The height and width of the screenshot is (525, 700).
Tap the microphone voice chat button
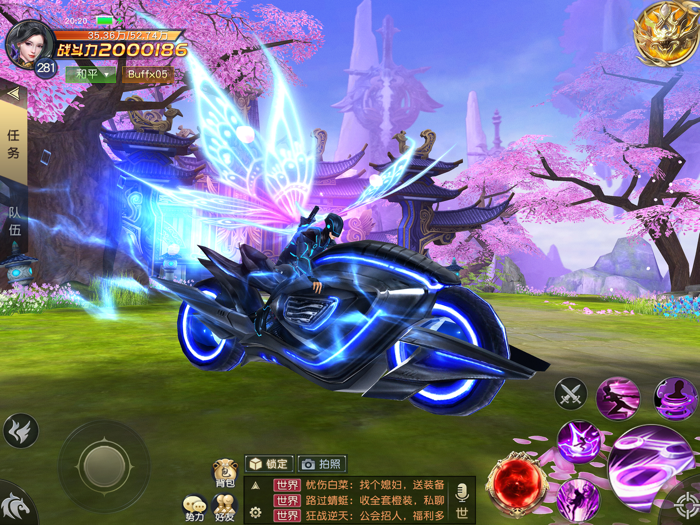(462, 493)
